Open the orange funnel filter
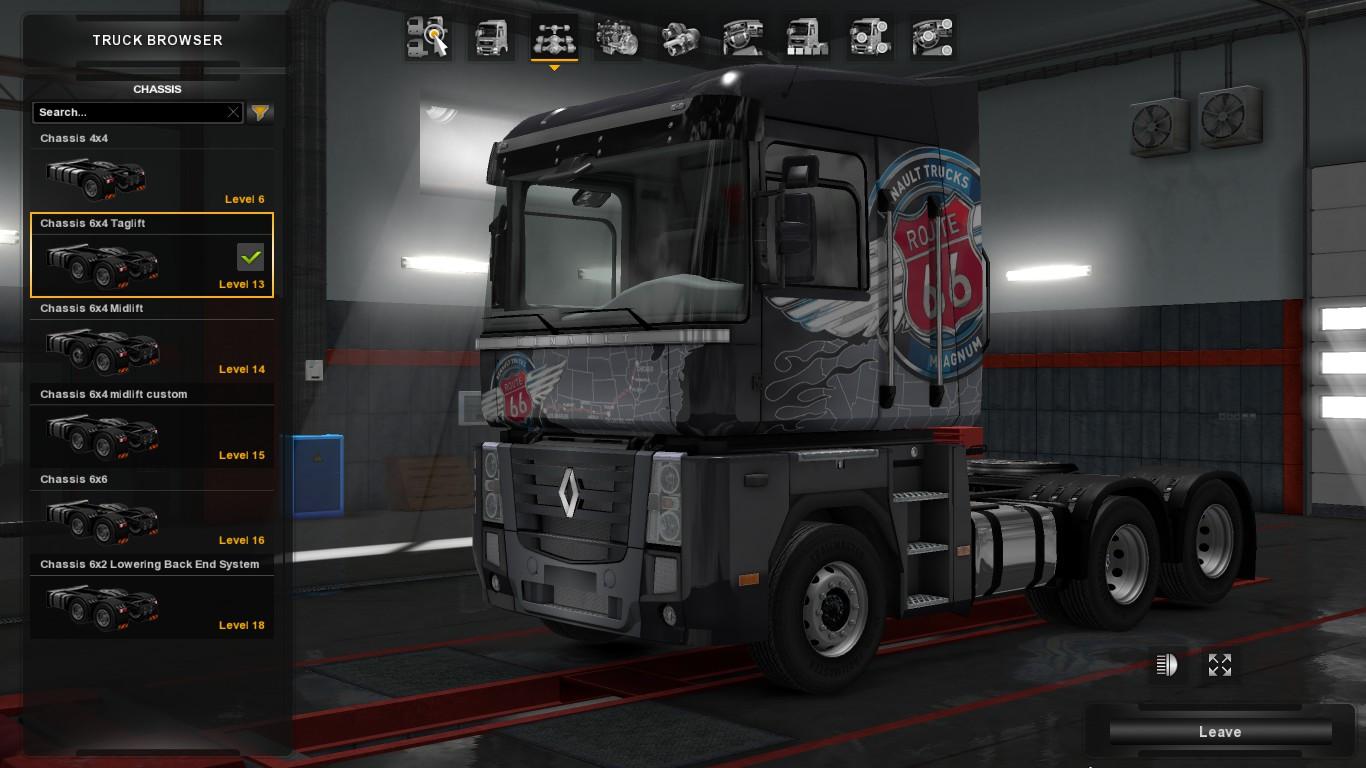 [x=260, y=112]
